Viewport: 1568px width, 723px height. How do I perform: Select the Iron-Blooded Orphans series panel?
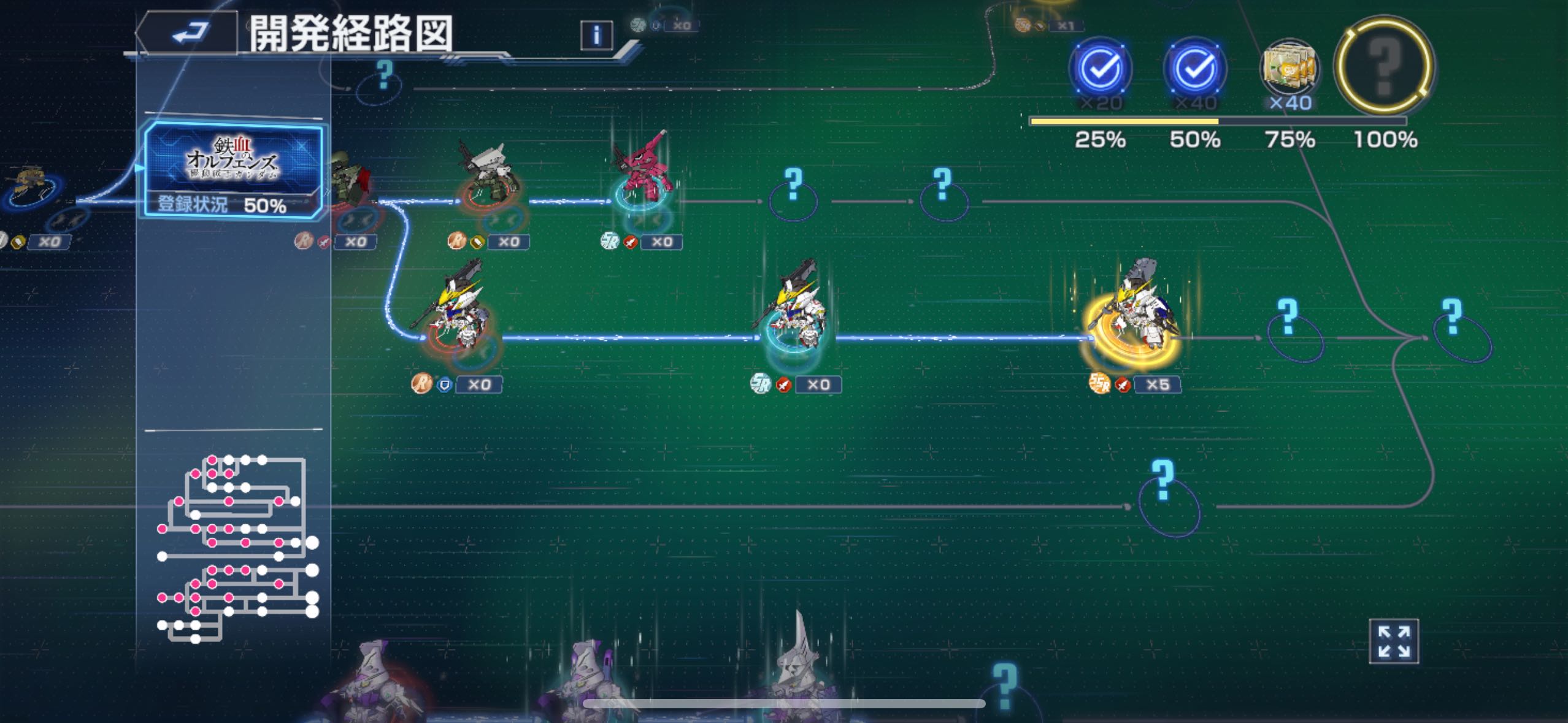point(233,170)
